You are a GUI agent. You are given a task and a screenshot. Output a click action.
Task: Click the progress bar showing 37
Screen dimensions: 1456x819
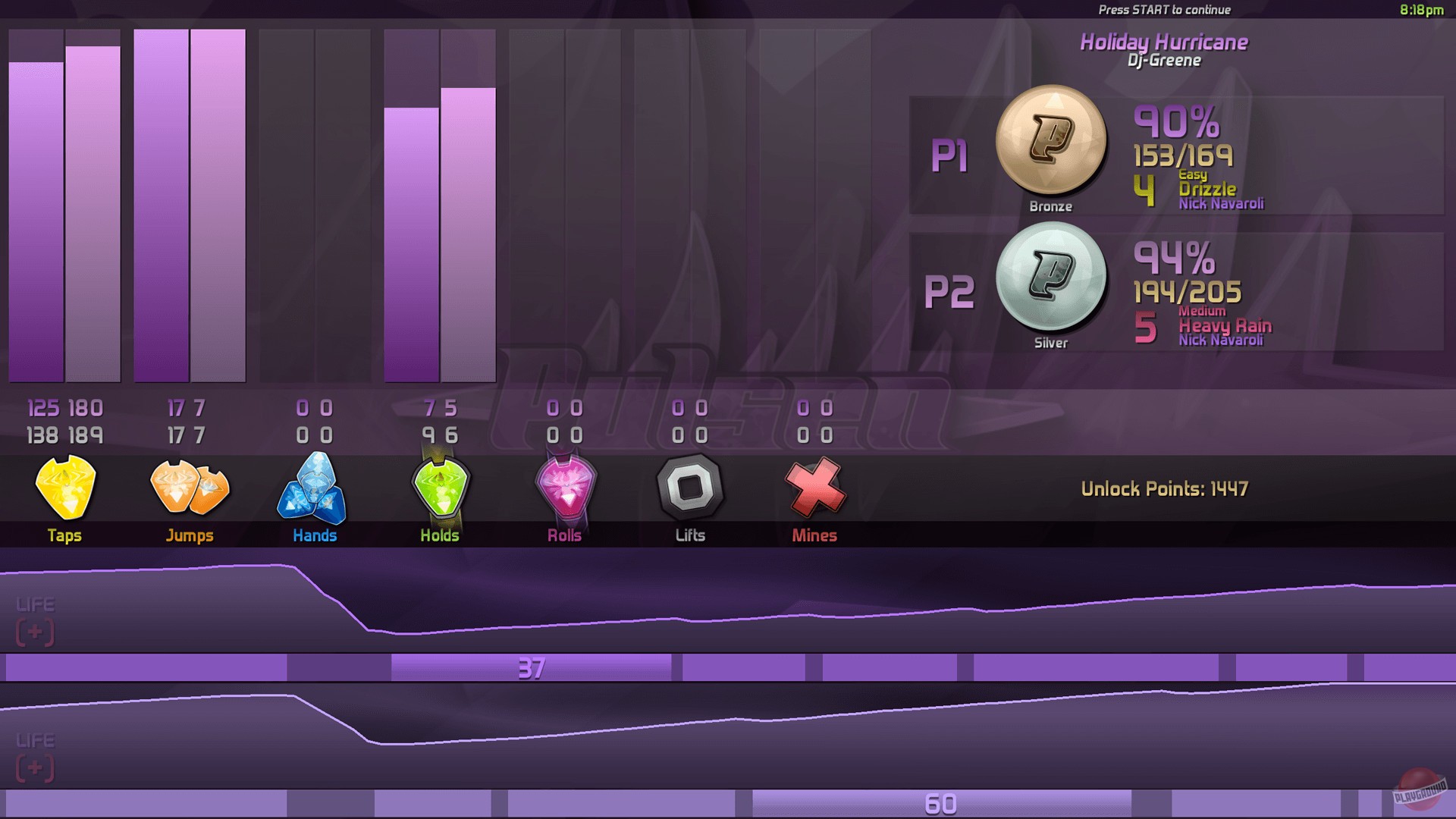(532, 669)
